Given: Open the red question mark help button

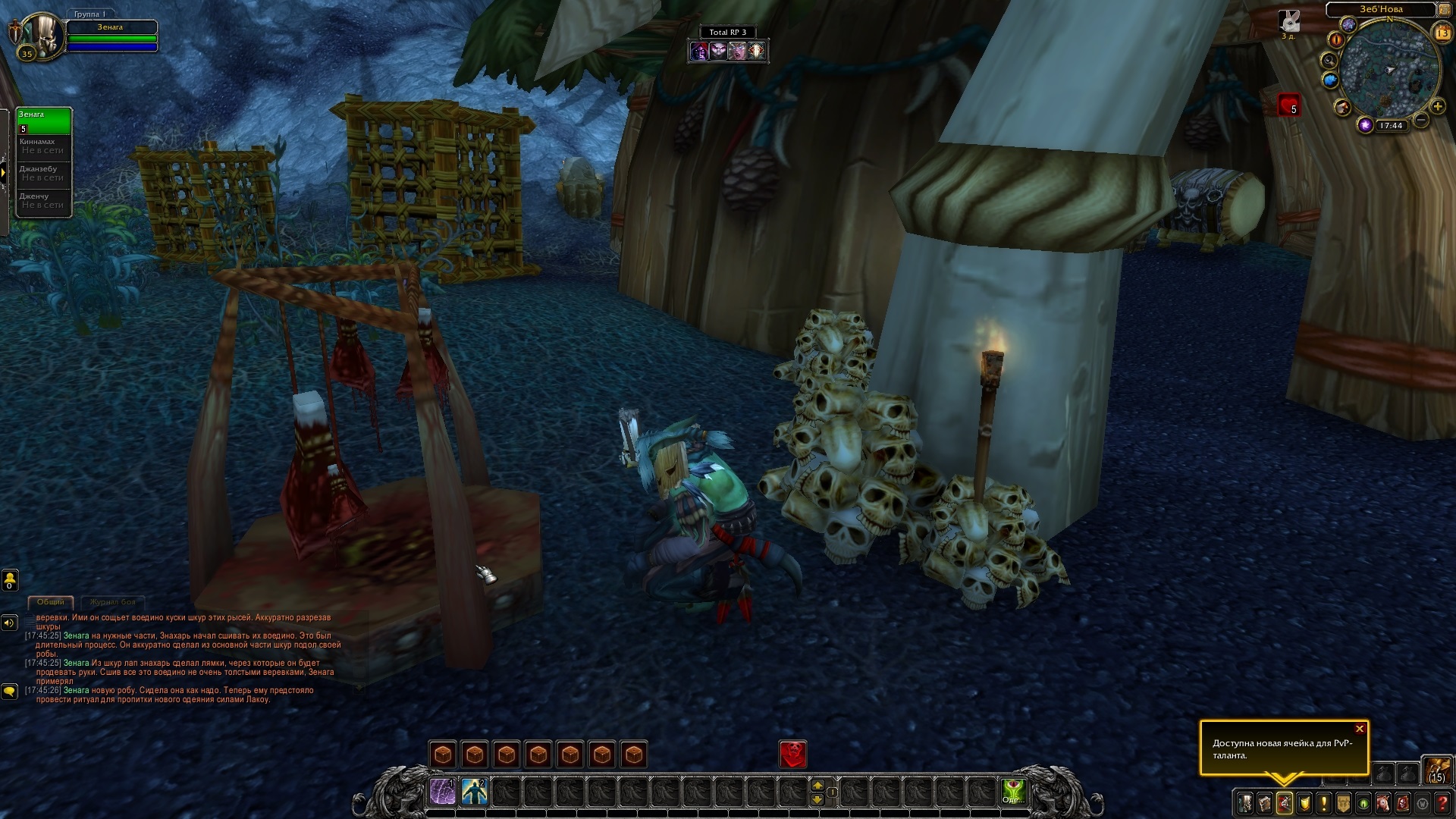Looking at the screenshot, I should (1442, 802).
